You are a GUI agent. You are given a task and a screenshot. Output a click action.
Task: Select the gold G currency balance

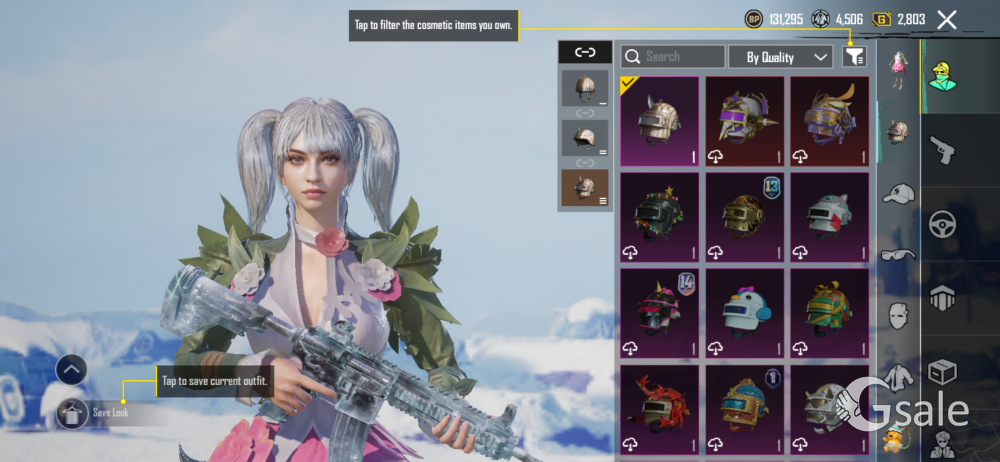click(x=898, y=19)
